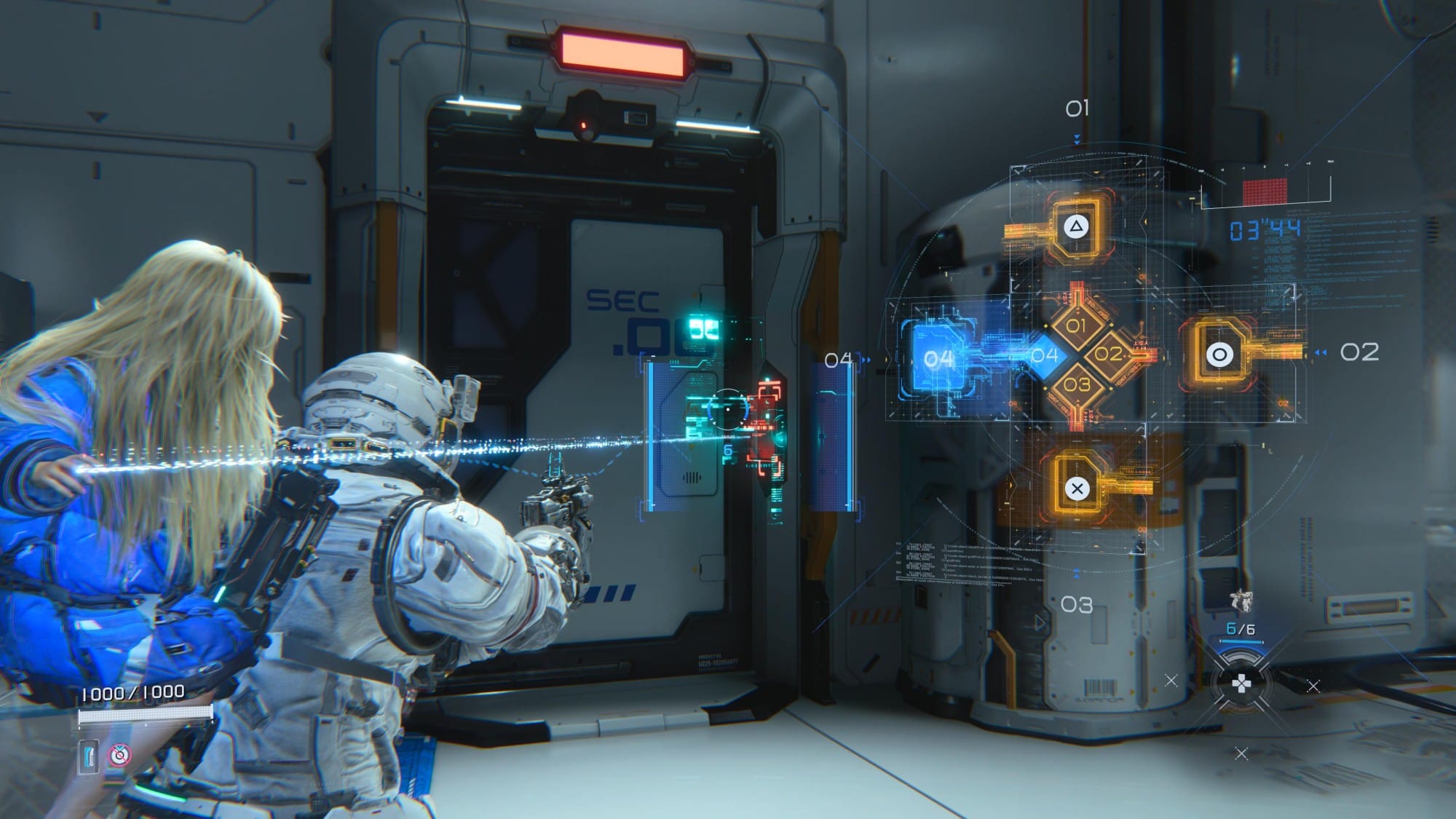Screen dimensions: 1456x819
Task: Click the blue 04 diamond tile
Action: [1045, 355]
